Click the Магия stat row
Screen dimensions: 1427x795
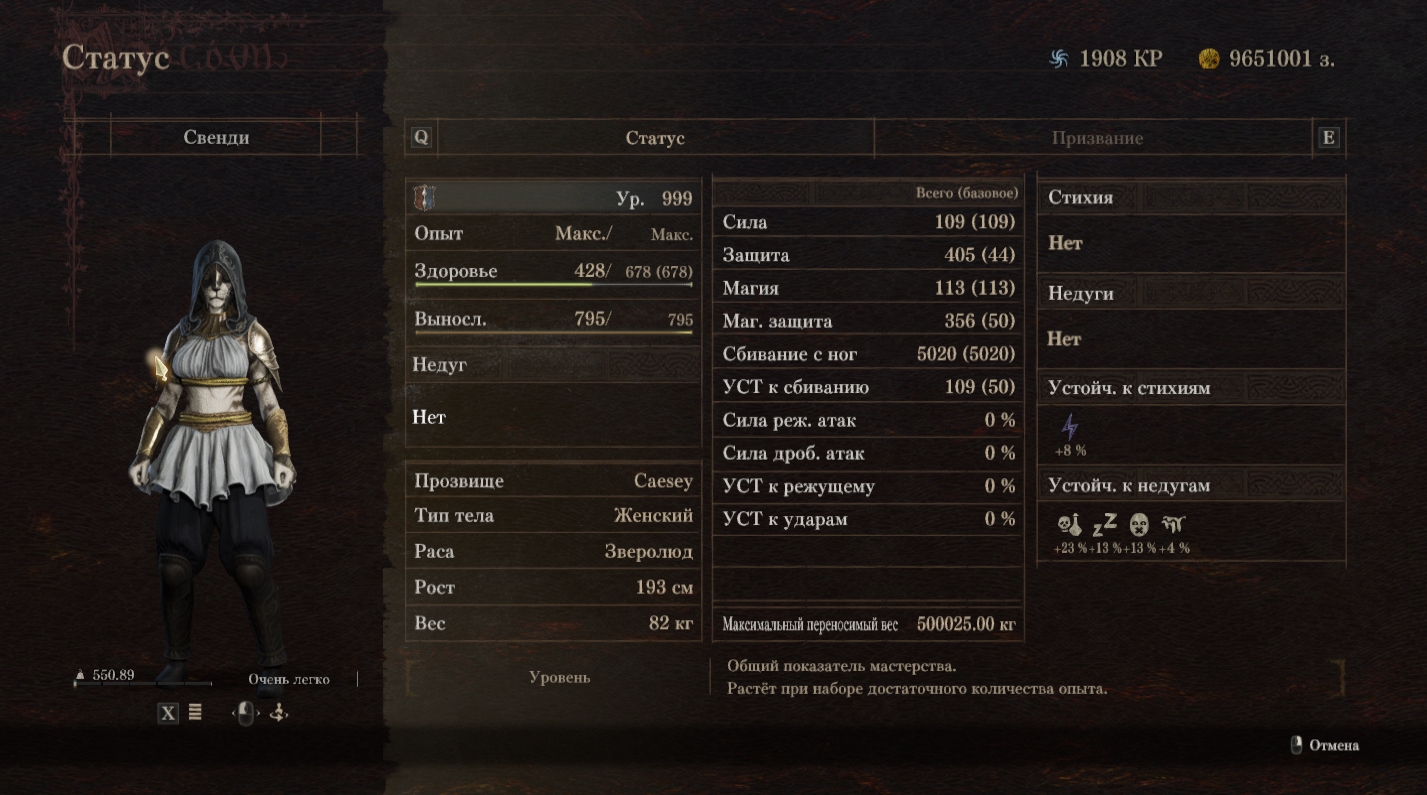tap(868, 288)
